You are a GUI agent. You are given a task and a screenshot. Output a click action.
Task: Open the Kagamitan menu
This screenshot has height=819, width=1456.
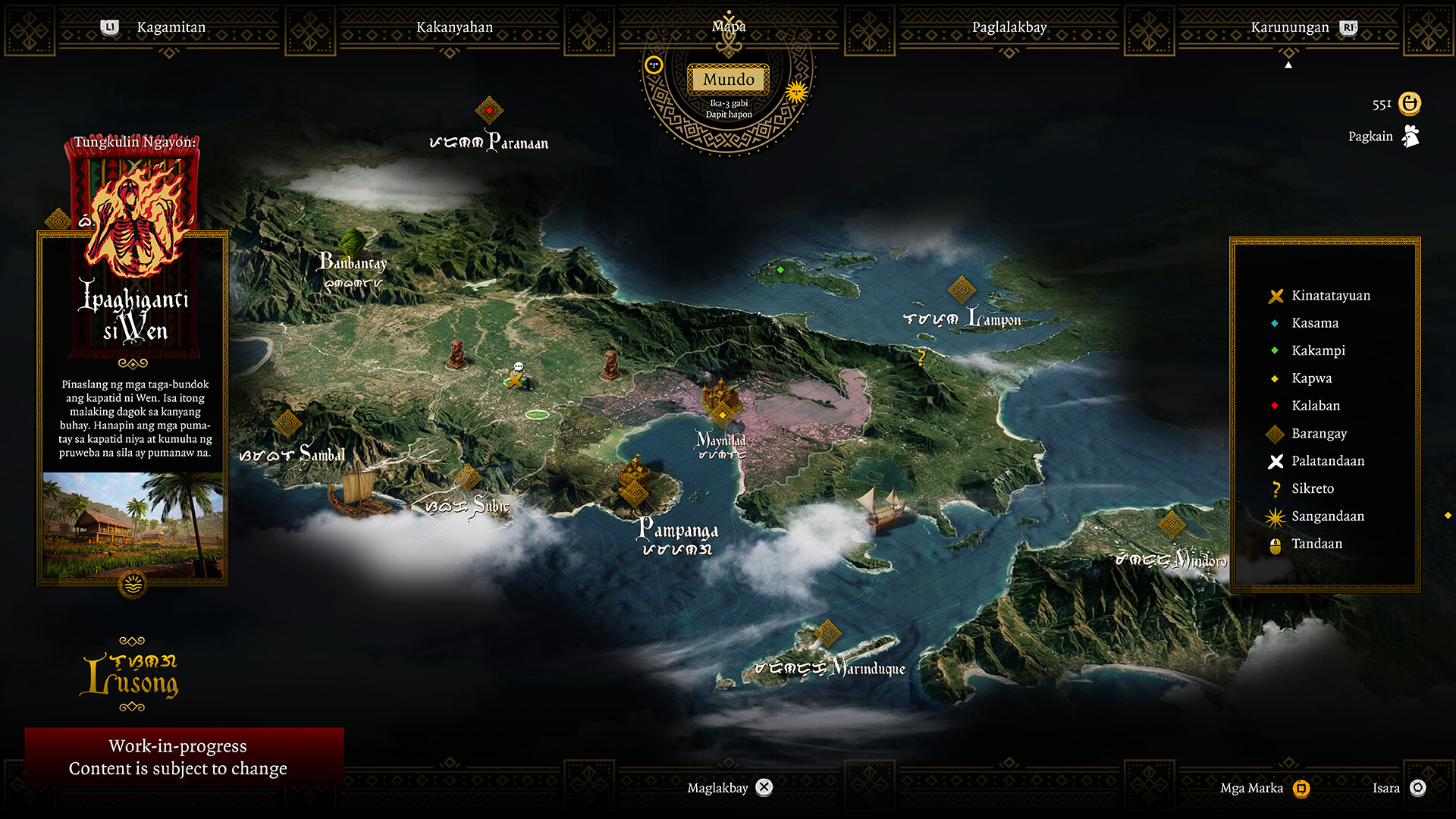point(171,27)
